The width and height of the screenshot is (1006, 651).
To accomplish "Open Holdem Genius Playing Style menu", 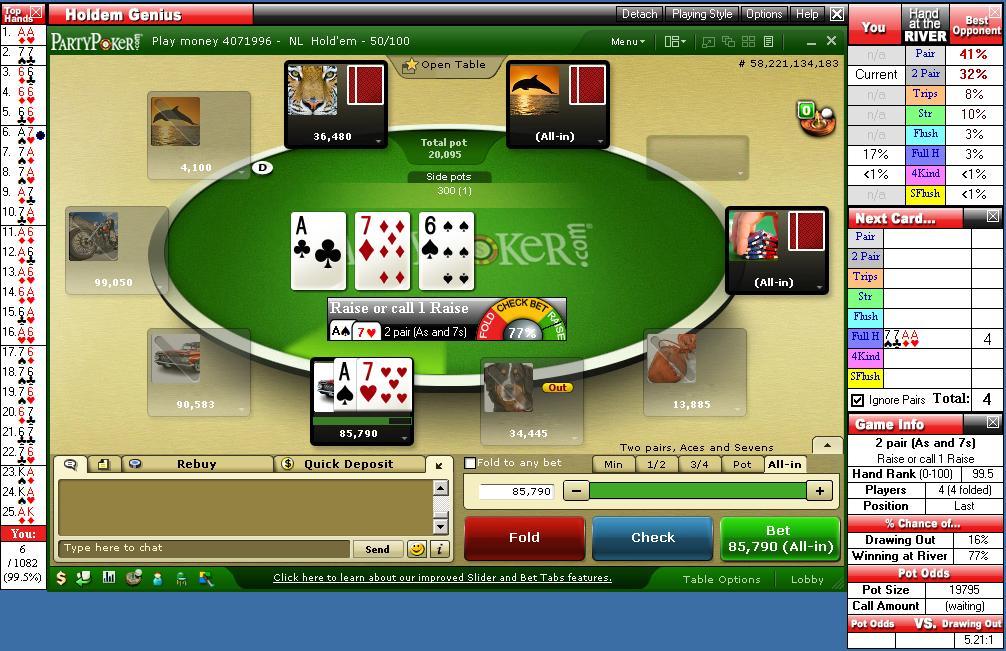I will point(701,14).
